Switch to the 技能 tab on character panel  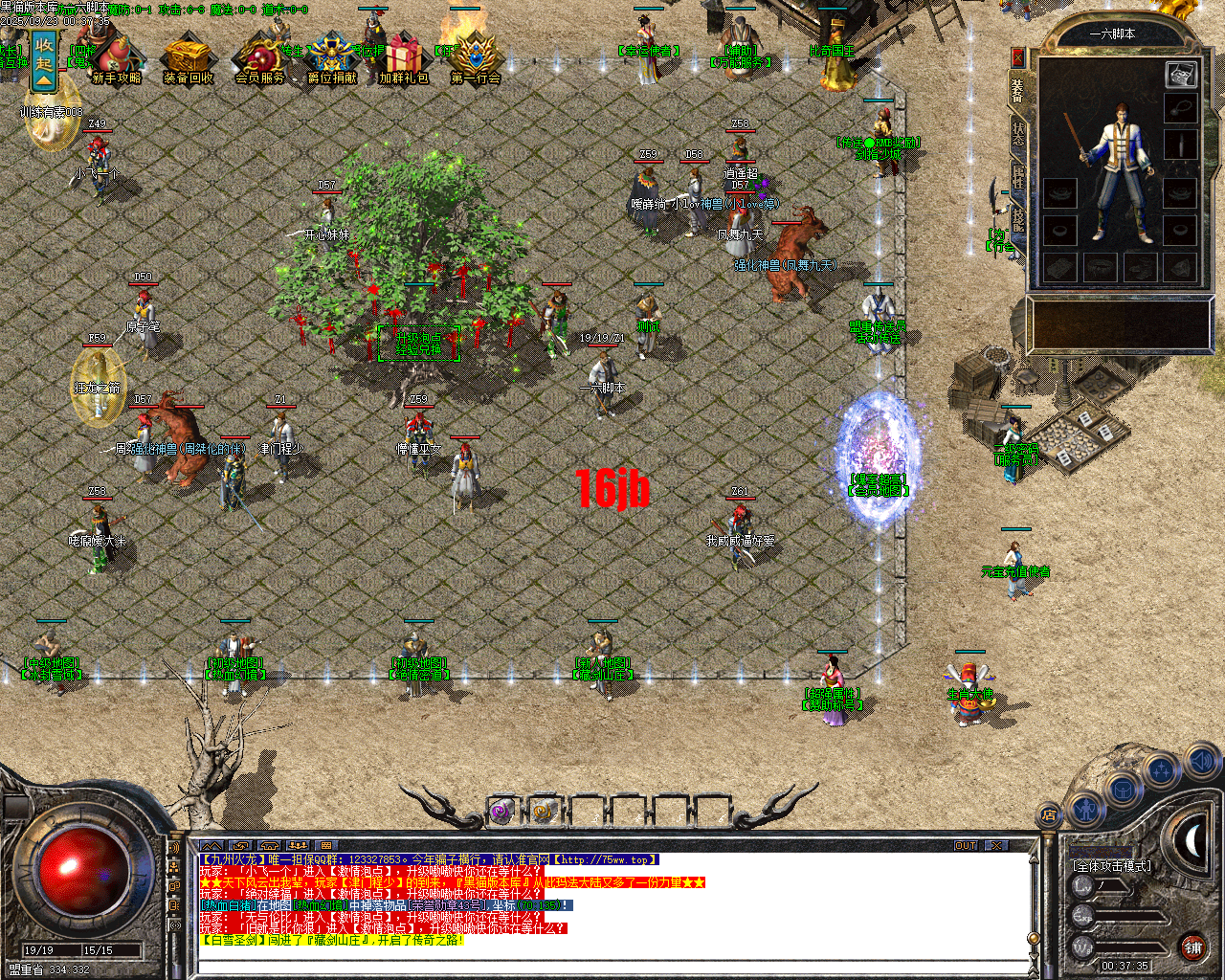[1018, 220]
